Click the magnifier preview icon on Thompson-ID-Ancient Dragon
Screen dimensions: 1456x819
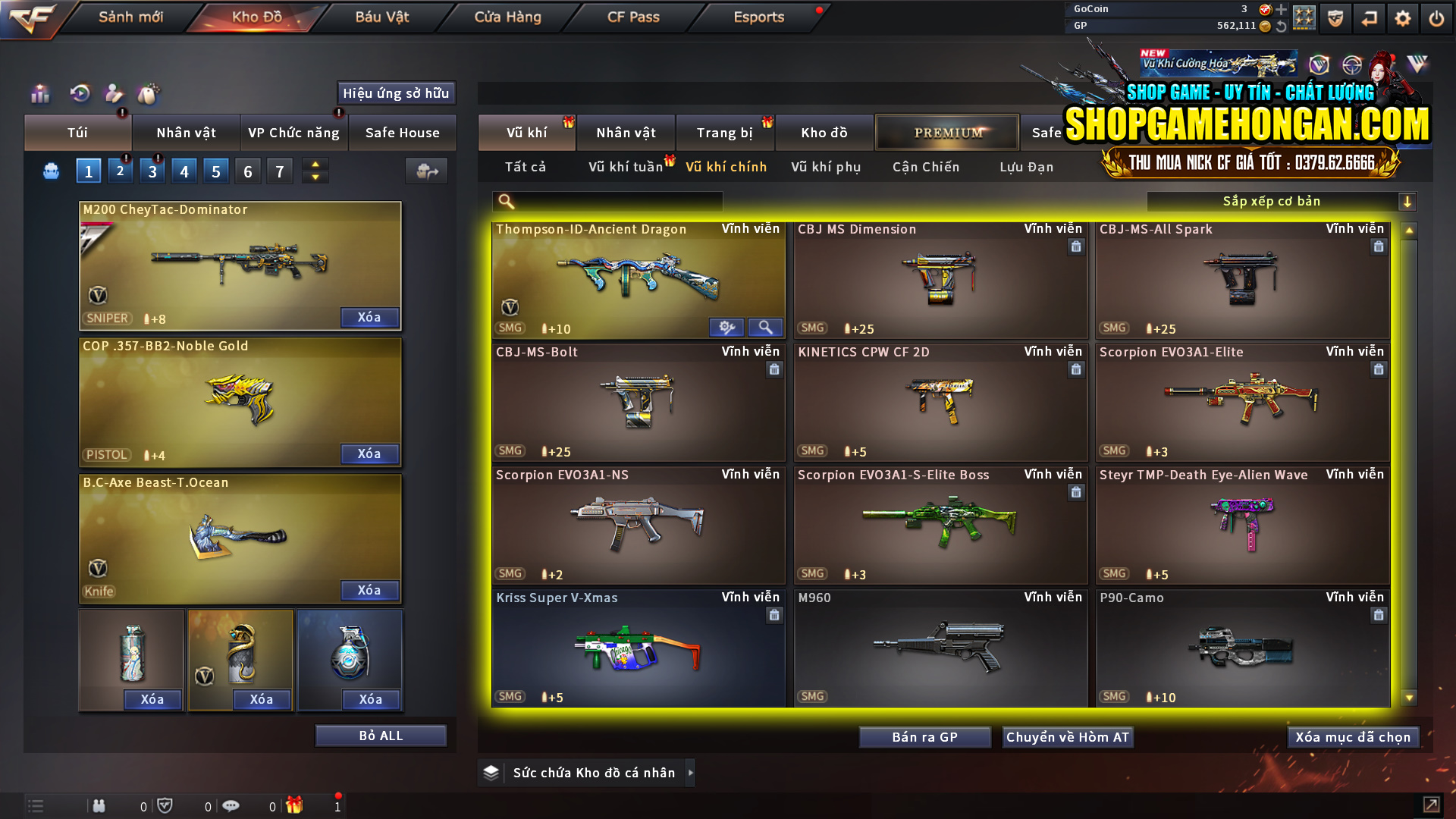coord(765,327)
